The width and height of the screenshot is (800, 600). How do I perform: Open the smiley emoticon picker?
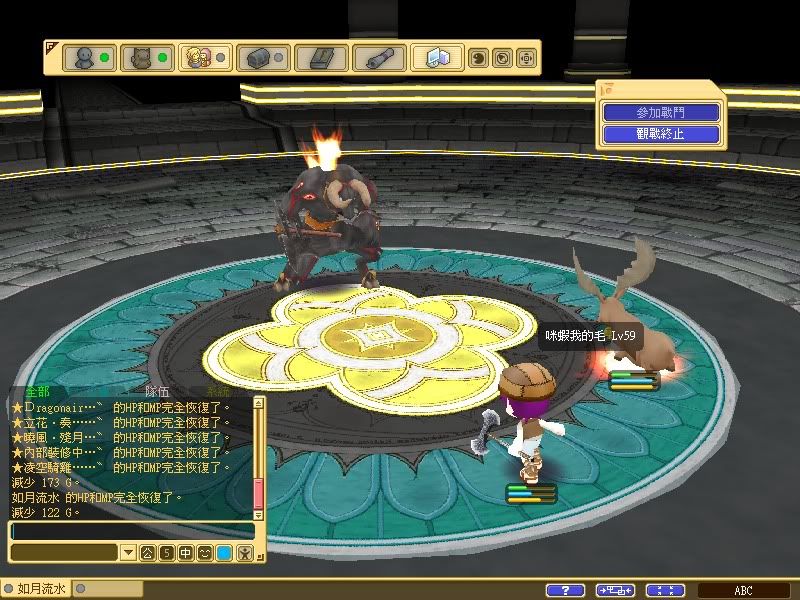[204, 552]
